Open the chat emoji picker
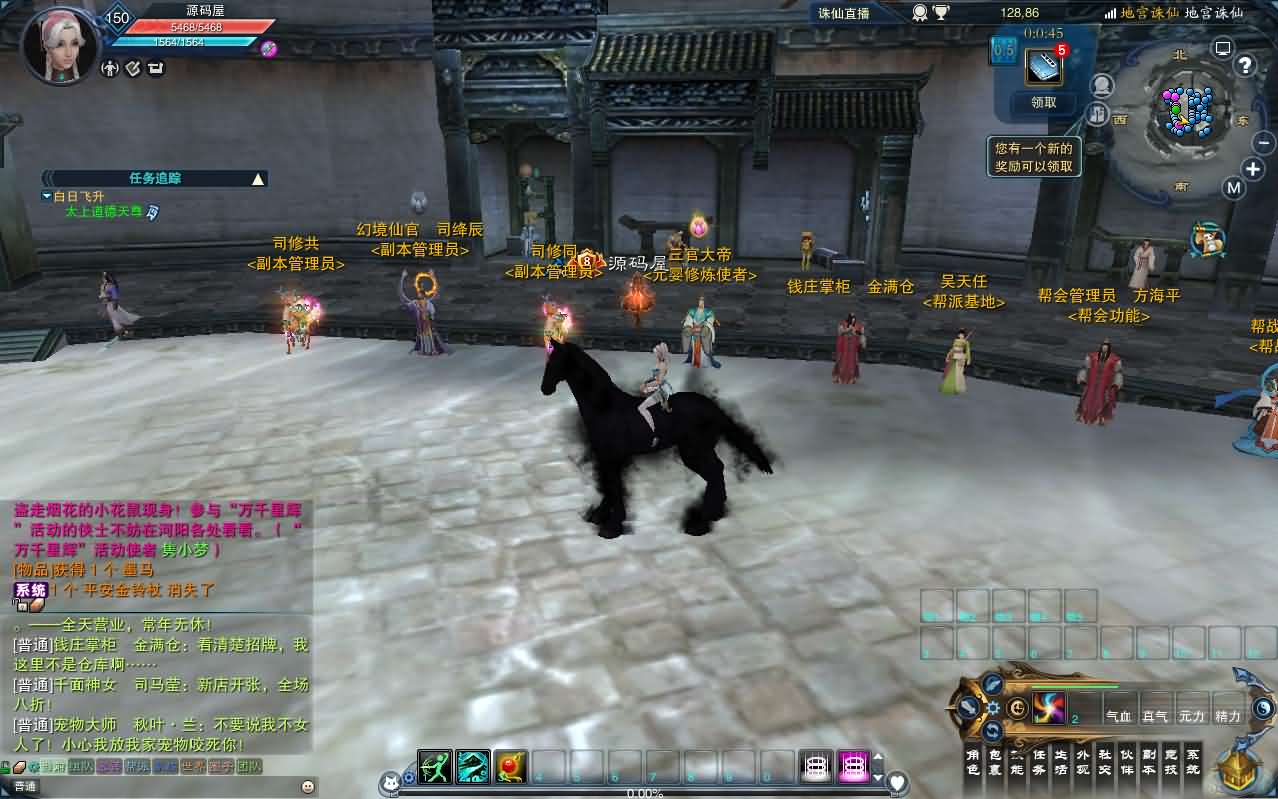 pos(307,787)
